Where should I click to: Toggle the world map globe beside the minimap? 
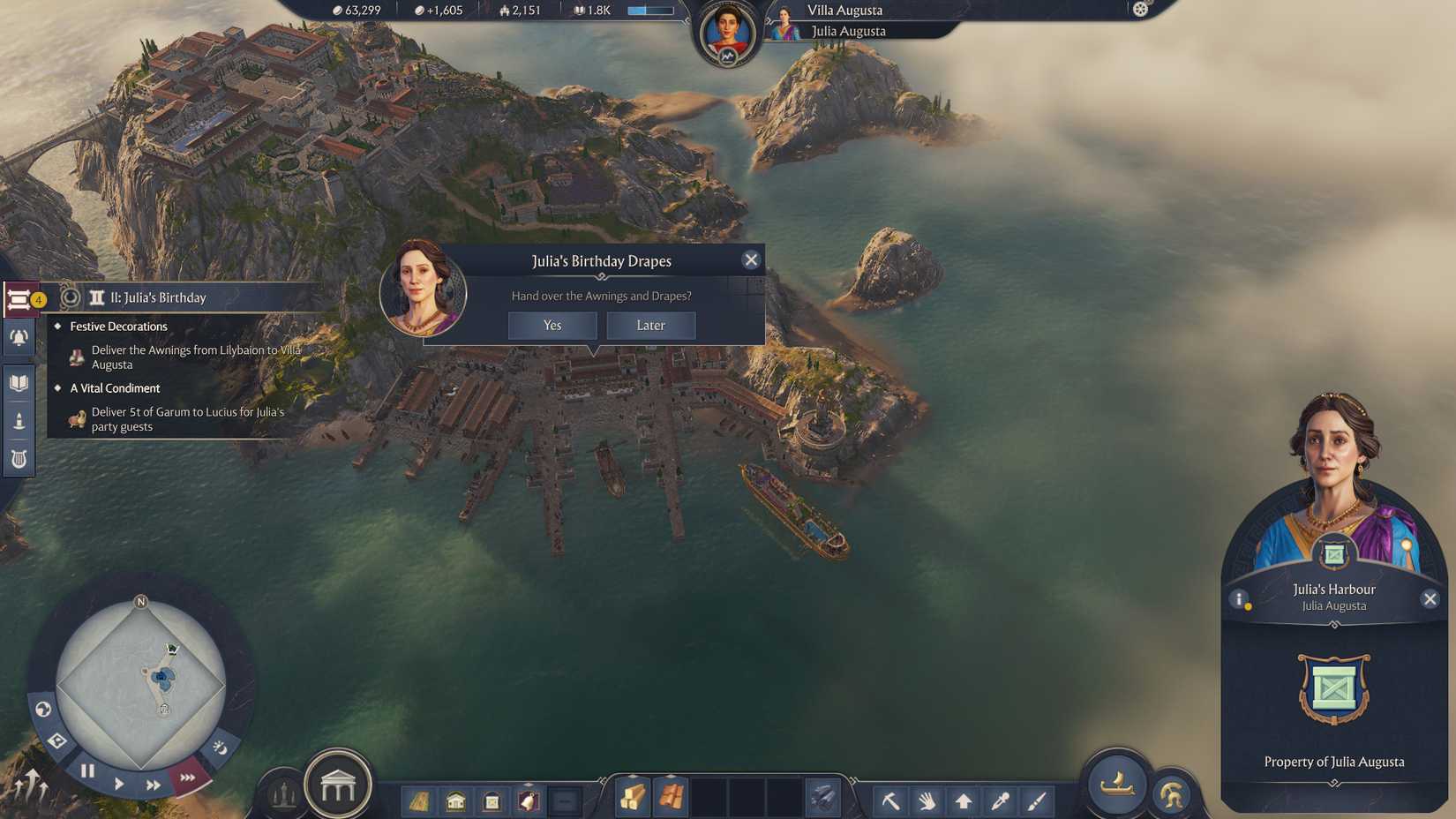click(x=44, y=707)
